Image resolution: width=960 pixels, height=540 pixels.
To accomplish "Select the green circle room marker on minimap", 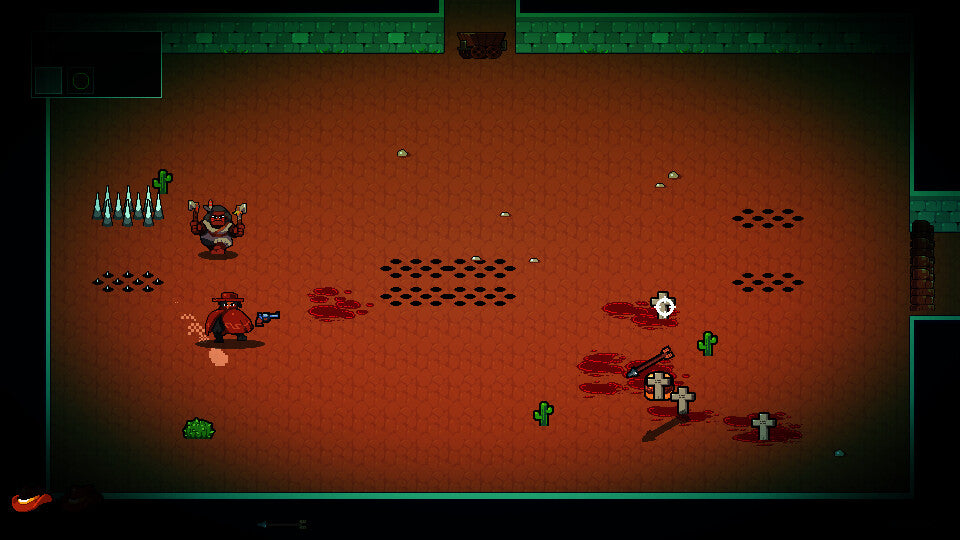I will [x=80, y=80].
